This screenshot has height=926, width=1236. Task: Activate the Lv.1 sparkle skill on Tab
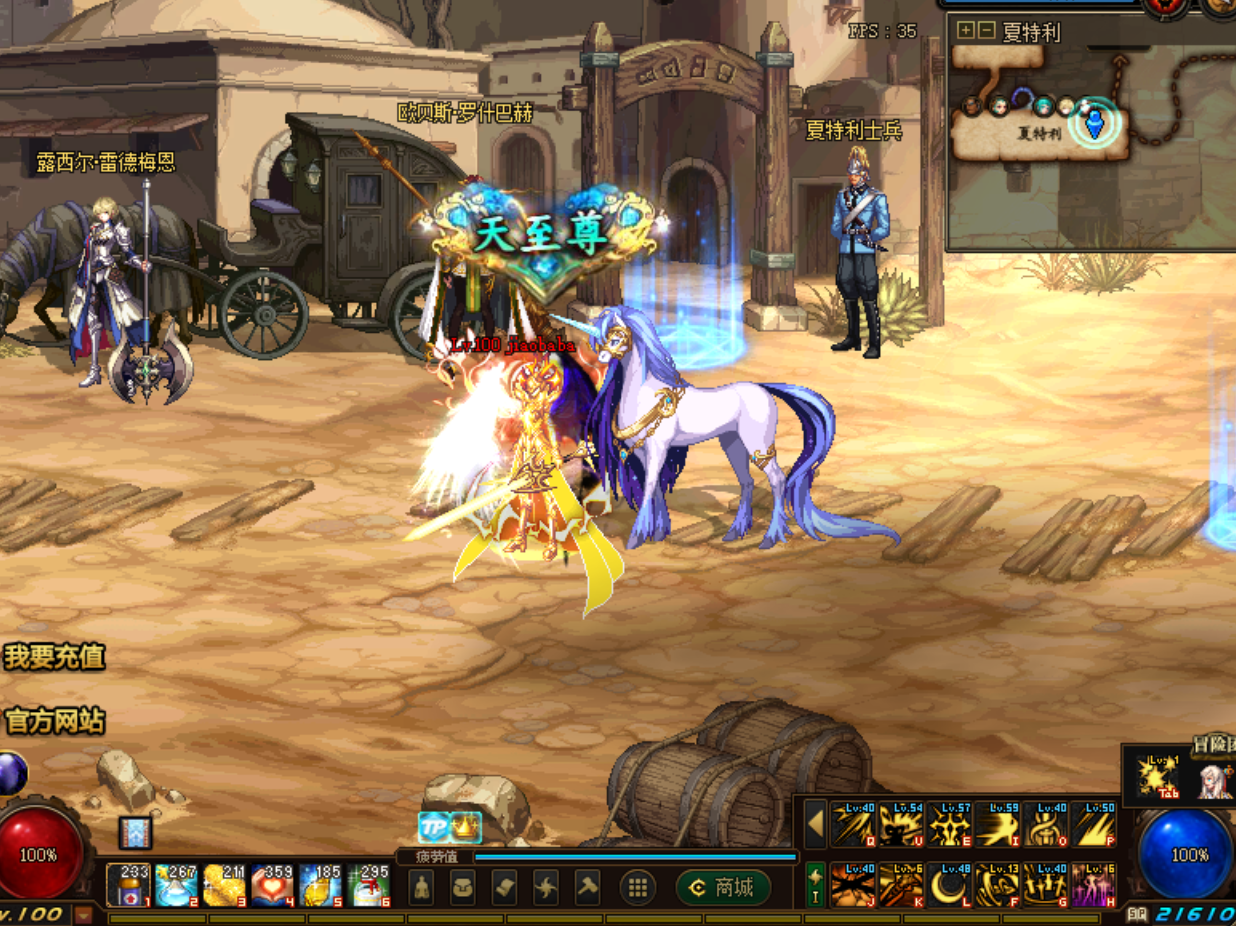tap(1161, 777)
